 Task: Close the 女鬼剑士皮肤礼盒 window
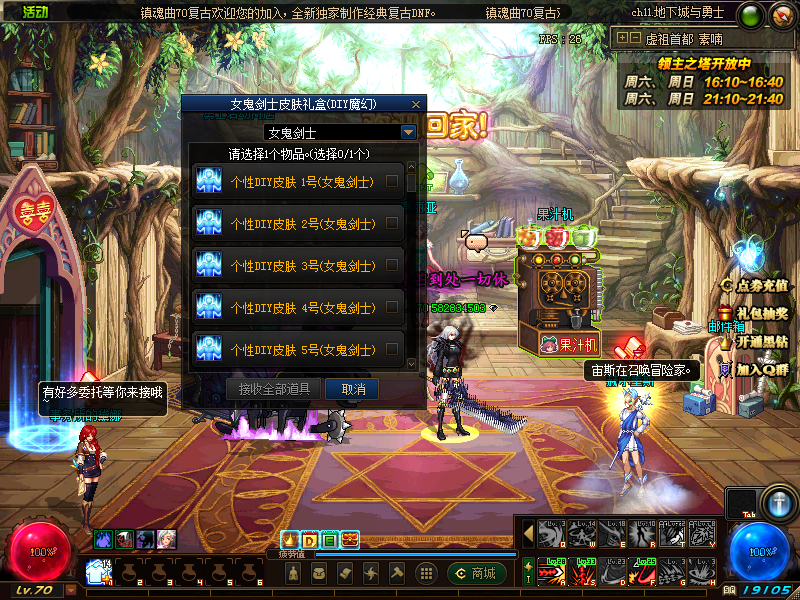[416, 104]
